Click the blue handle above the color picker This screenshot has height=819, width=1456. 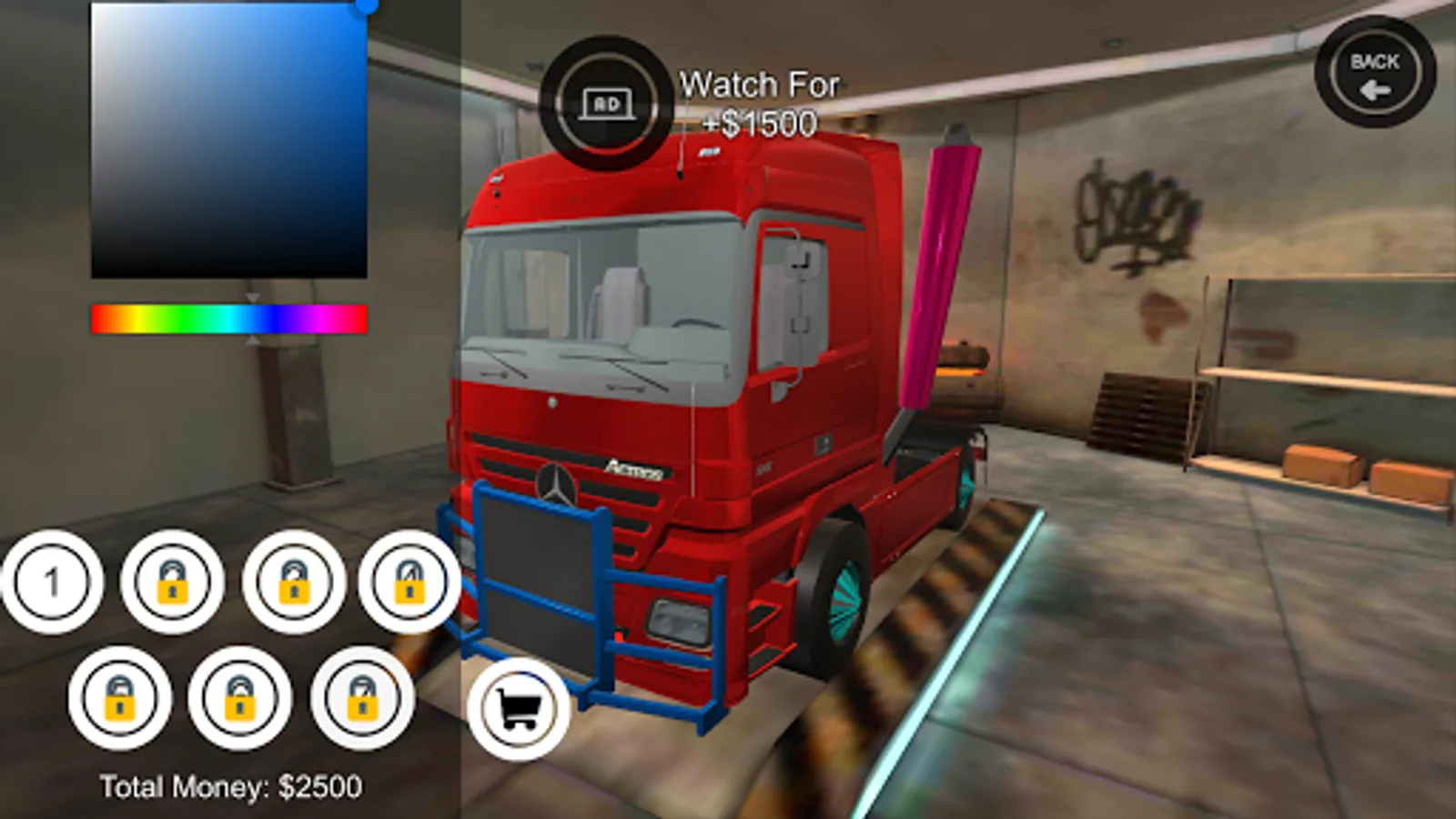click(368, 7)
